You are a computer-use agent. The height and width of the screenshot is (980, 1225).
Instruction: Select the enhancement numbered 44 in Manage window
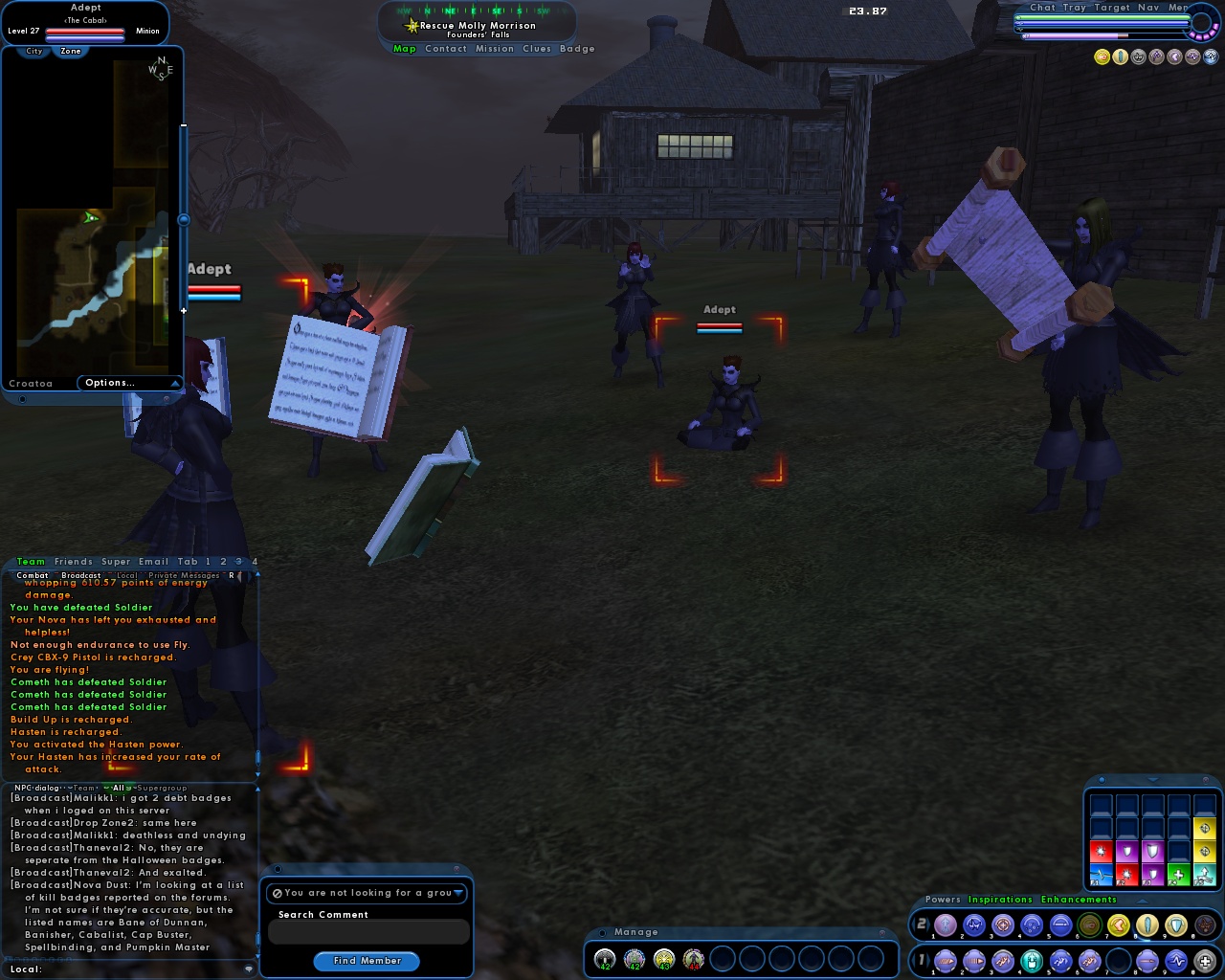[694, 959]
